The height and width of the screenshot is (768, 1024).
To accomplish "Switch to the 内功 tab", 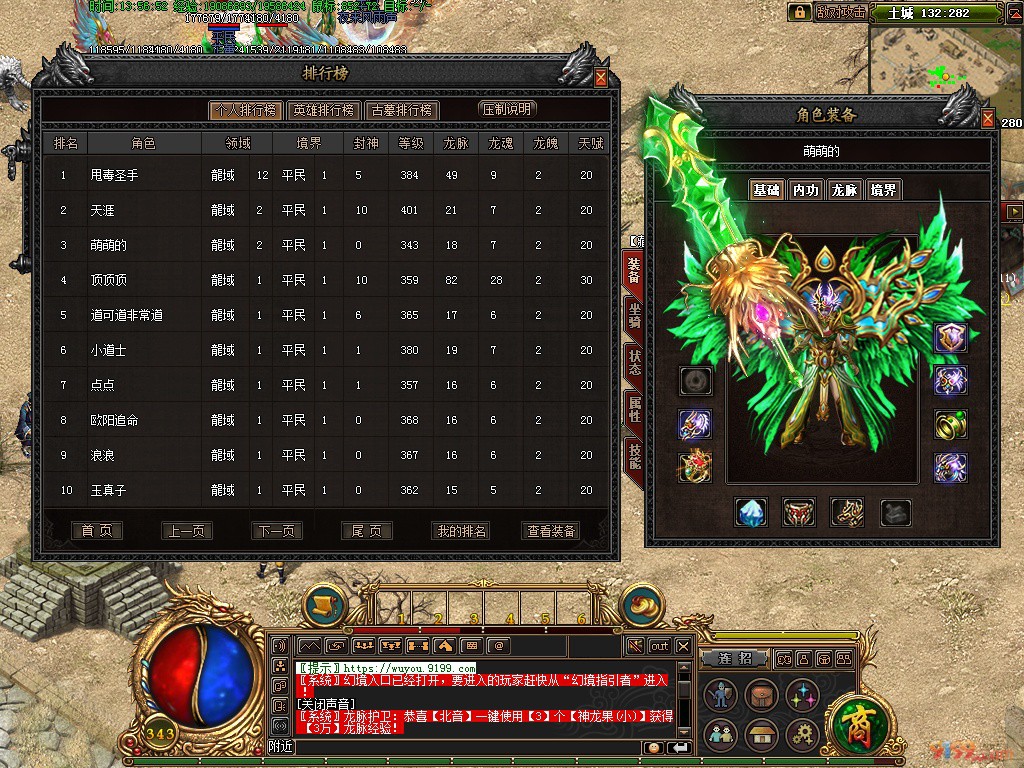I will (x=805, y=190).
